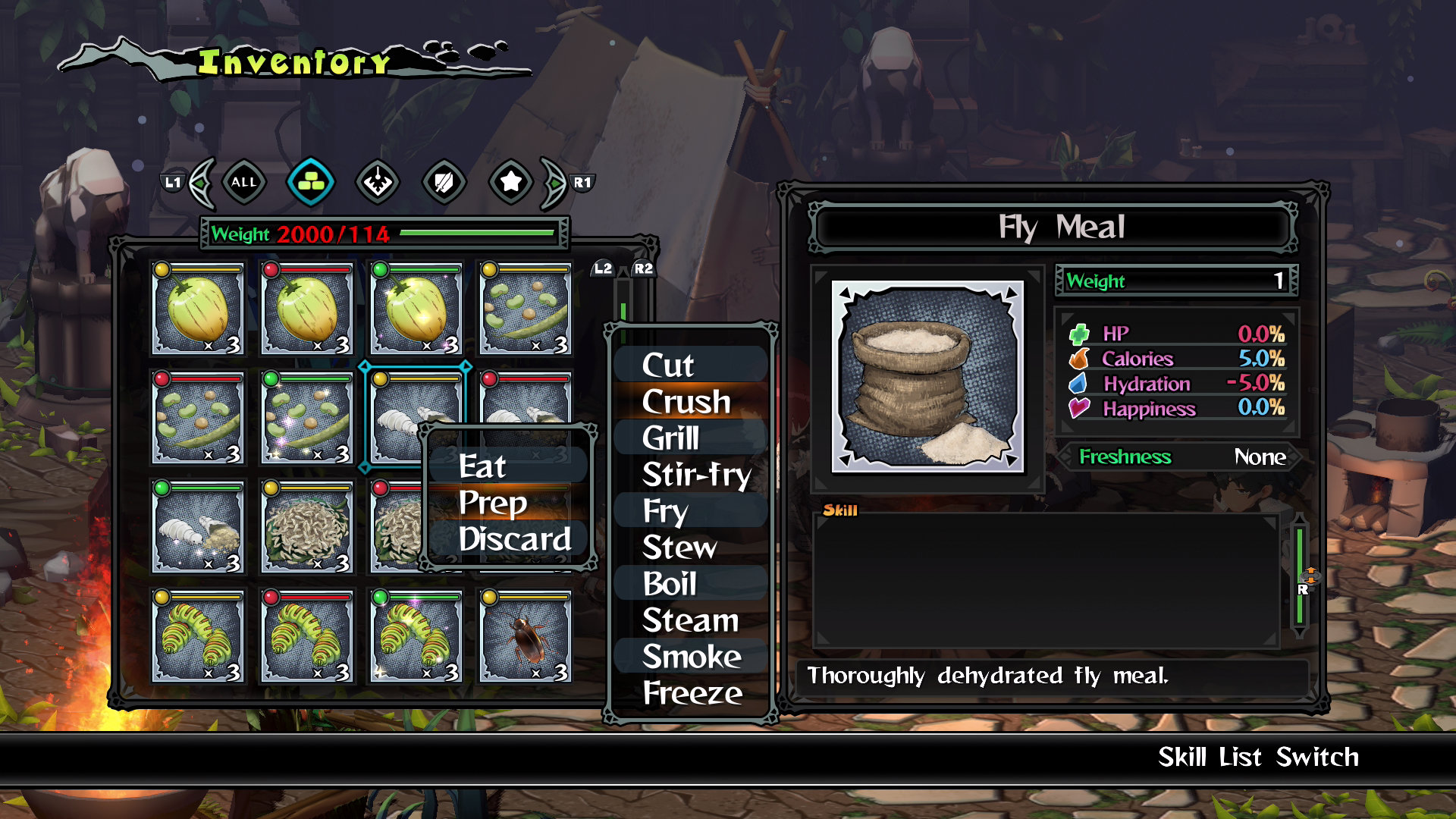Switch to the shield category tab
This screenshot has width=1456, height=819.
[x=444, y=182]
